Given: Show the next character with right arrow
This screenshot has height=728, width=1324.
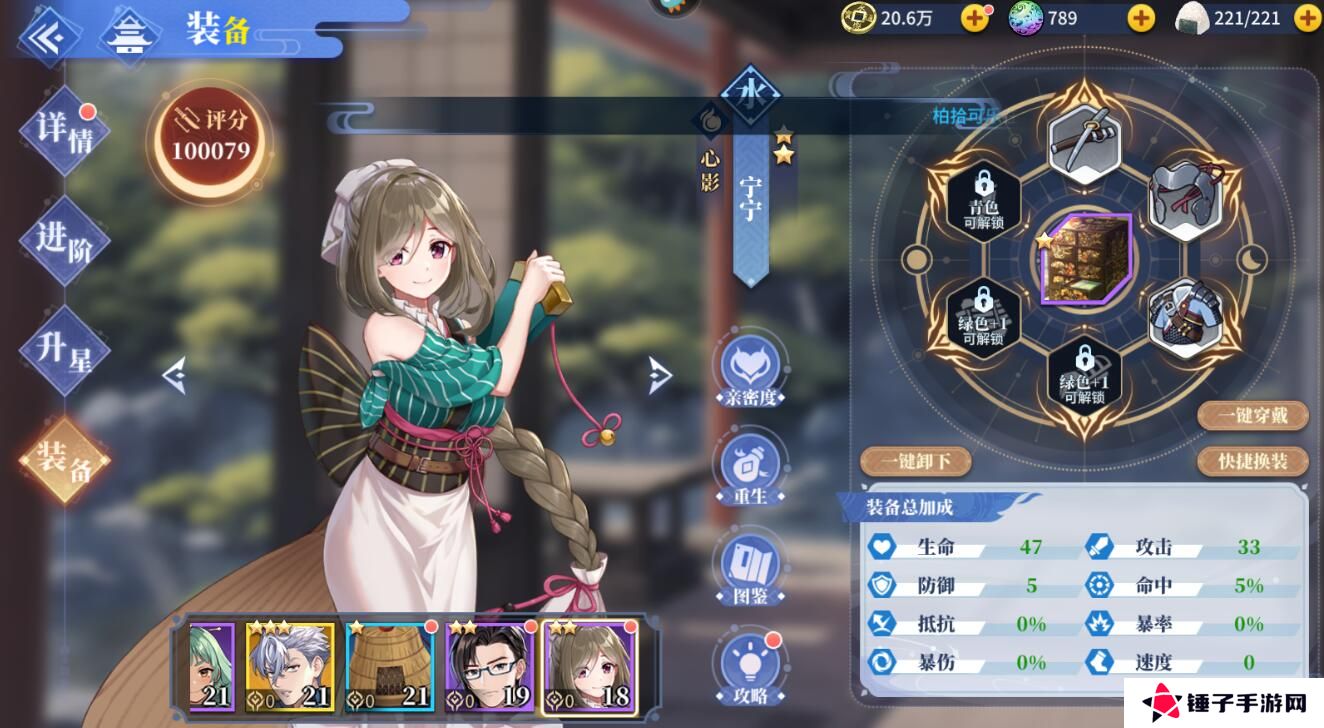Looking at the screenshot, I should click(x=660, y=375).
